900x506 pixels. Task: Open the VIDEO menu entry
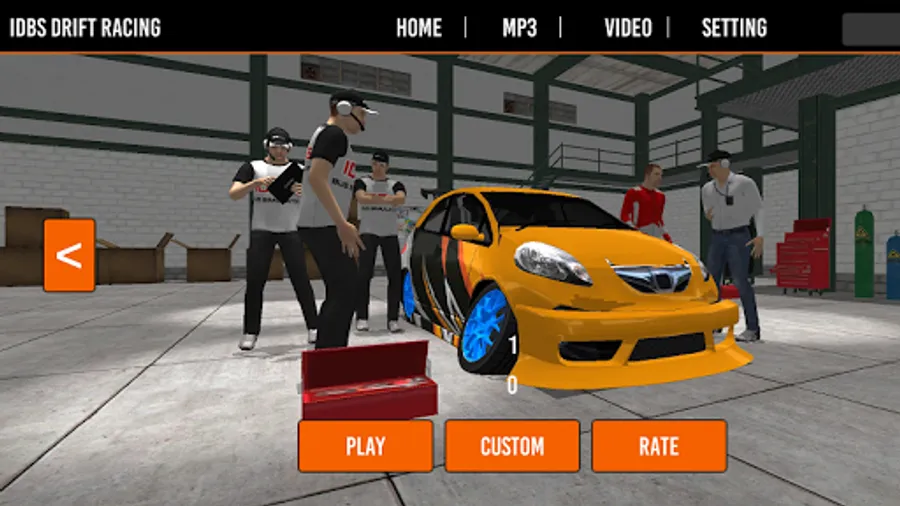628,28
